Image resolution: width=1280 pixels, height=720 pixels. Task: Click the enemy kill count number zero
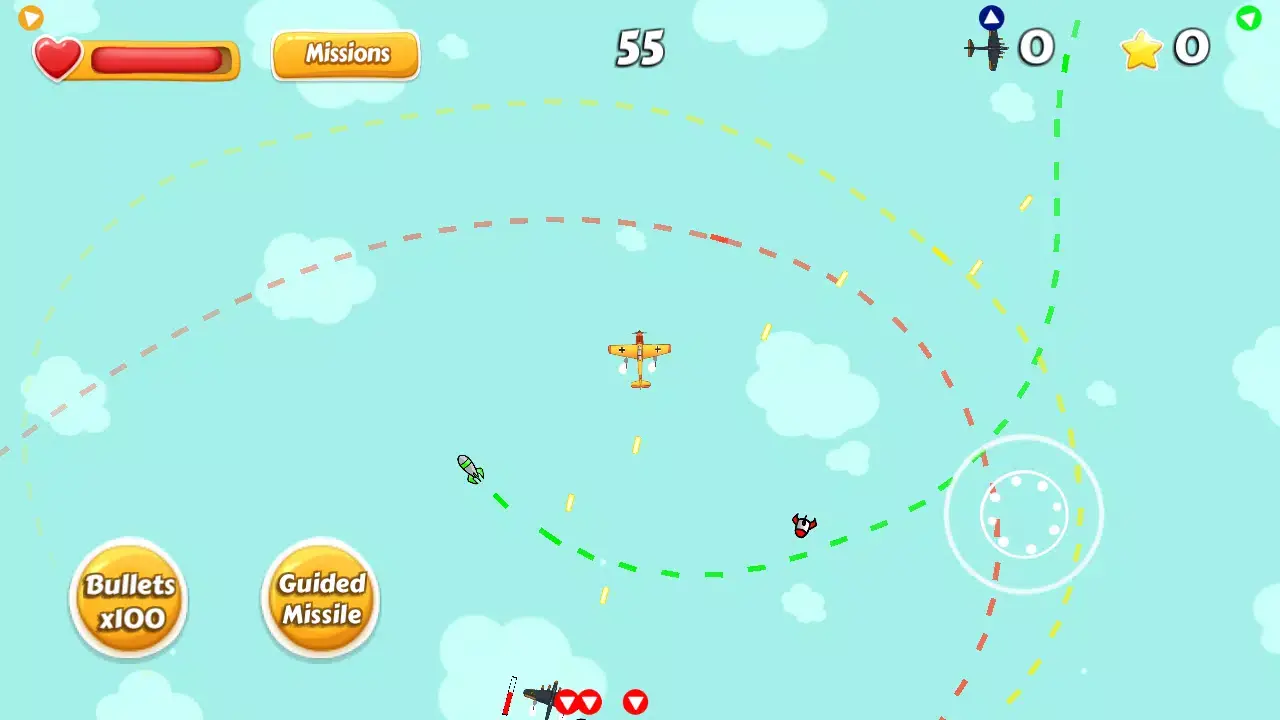[1037, 47]
